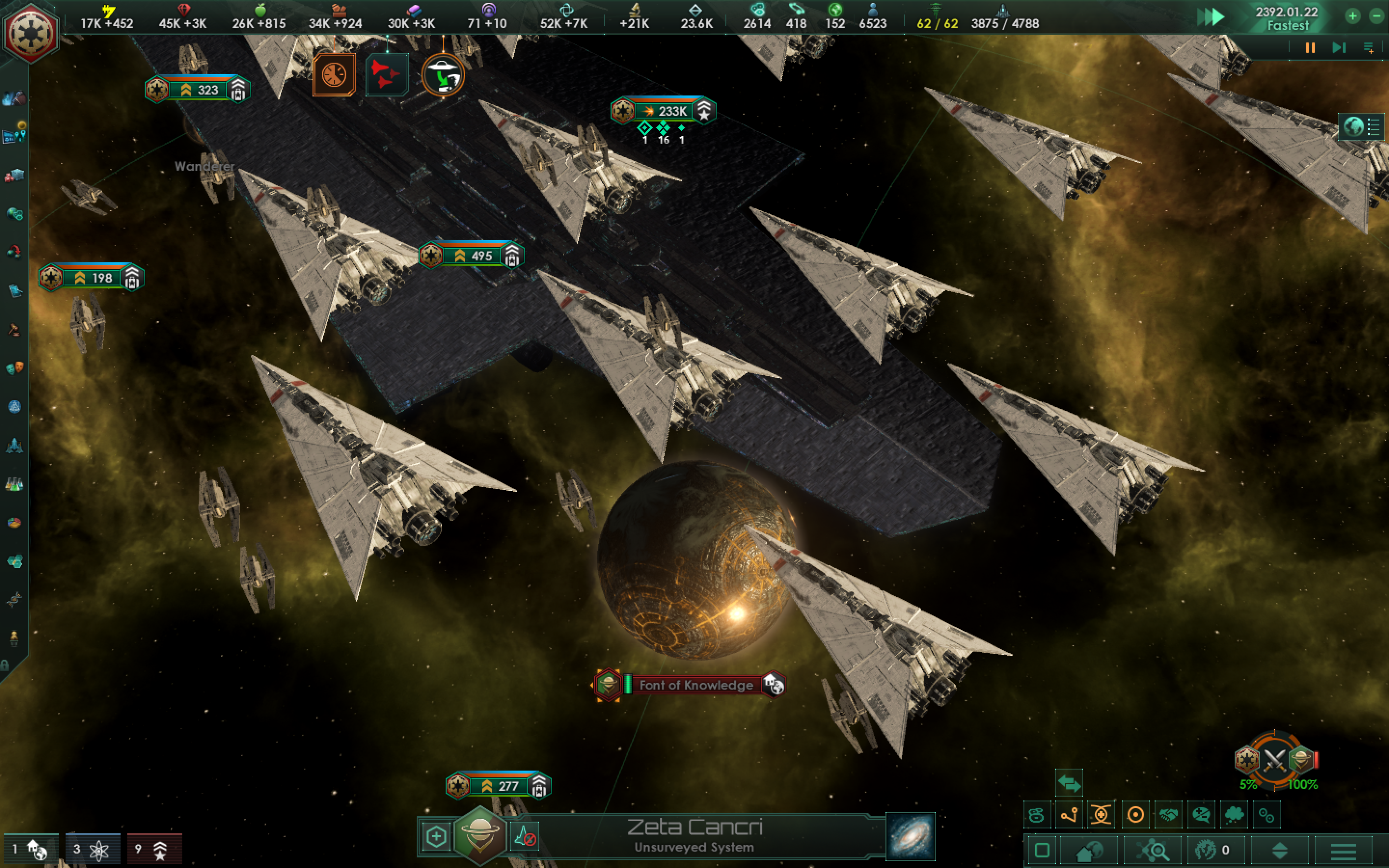Image resolution: width=1389 pixels, height=868 pixels.
Task: Decrease game speed with the minus button
Action: pyautogui.click(x=1376, y=16)
